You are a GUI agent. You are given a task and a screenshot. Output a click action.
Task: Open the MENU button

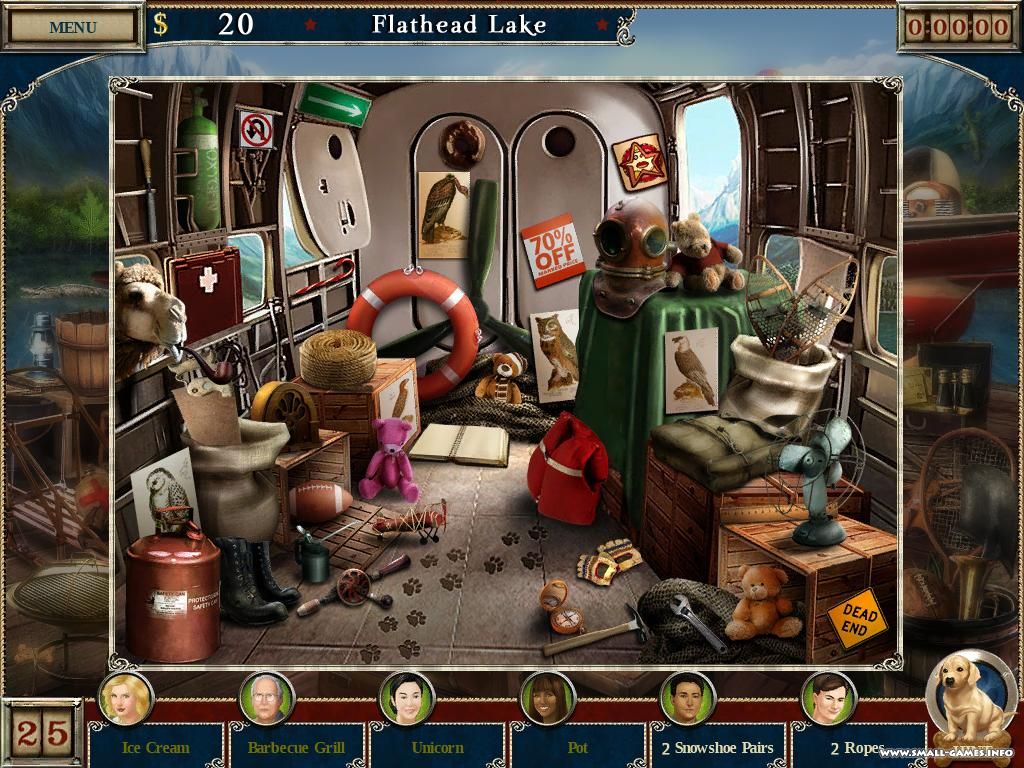point(73,27)
